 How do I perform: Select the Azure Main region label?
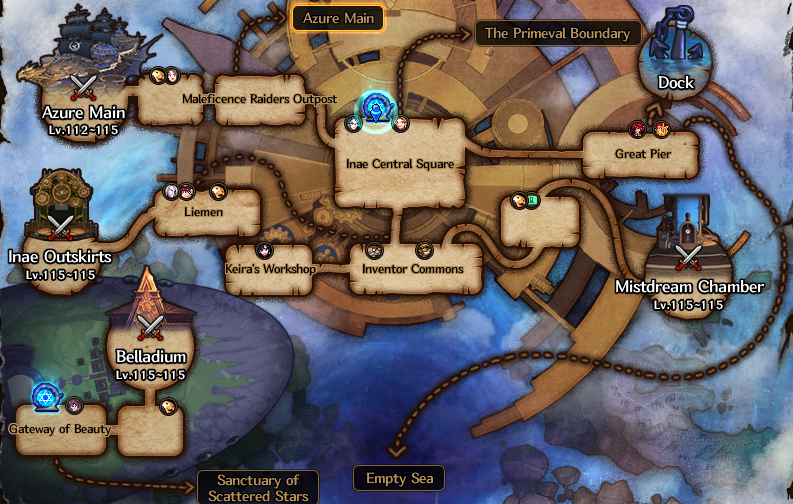(337, 18)
